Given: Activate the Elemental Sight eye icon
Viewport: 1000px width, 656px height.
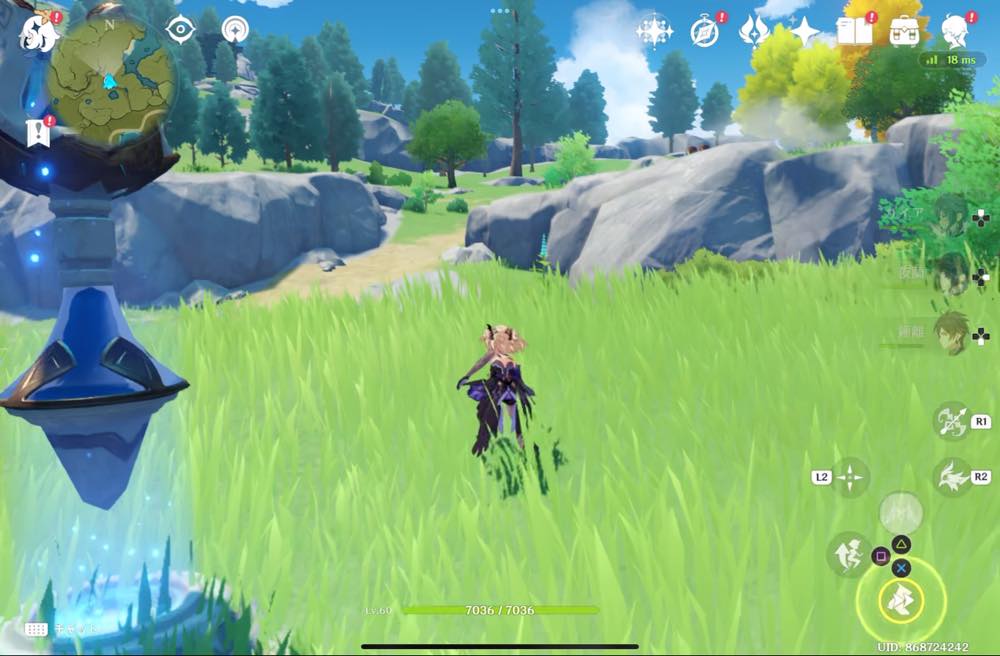Looking at the screenshot, I should 180,30.
